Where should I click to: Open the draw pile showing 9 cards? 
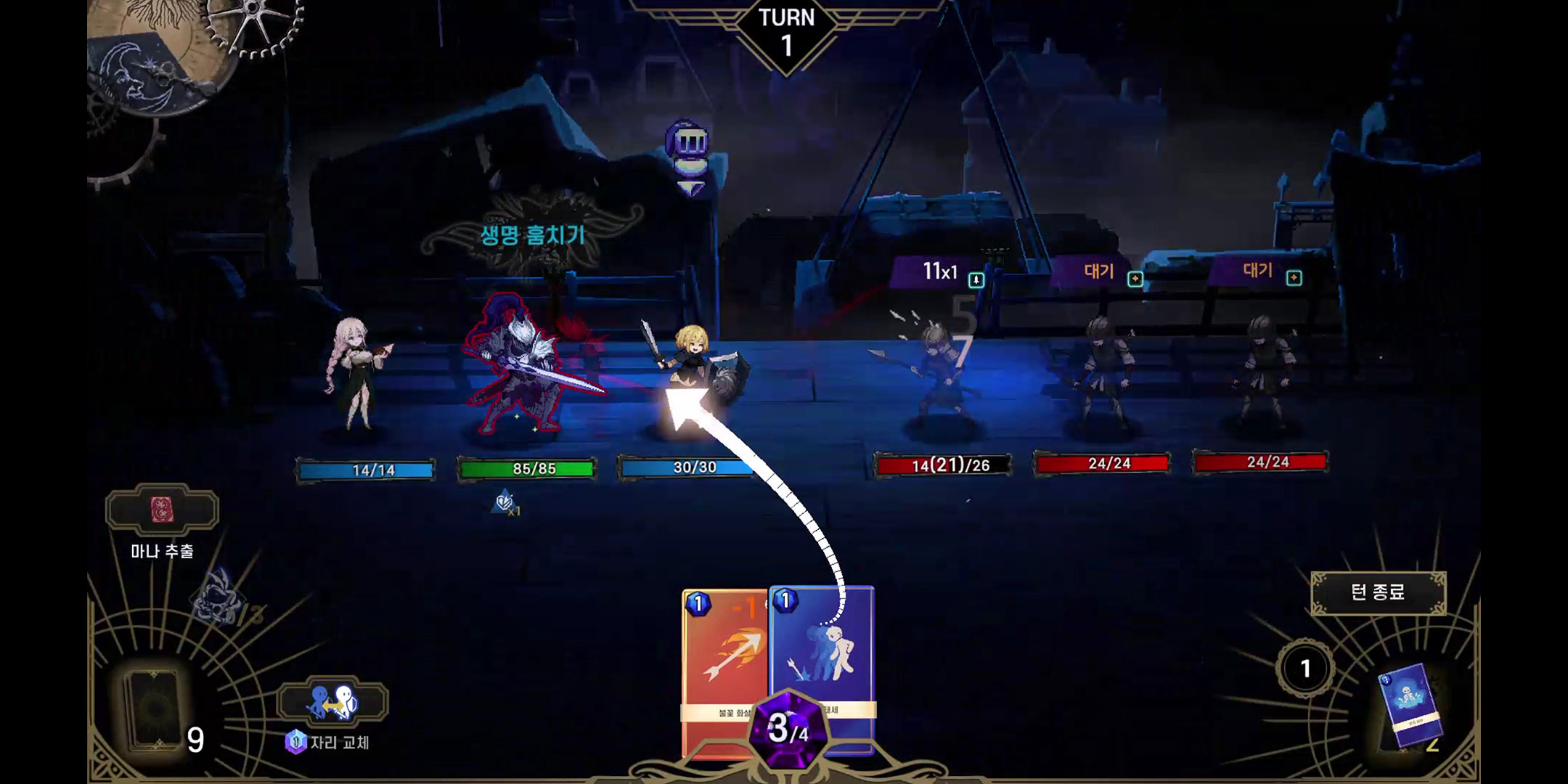coord(155,710)
